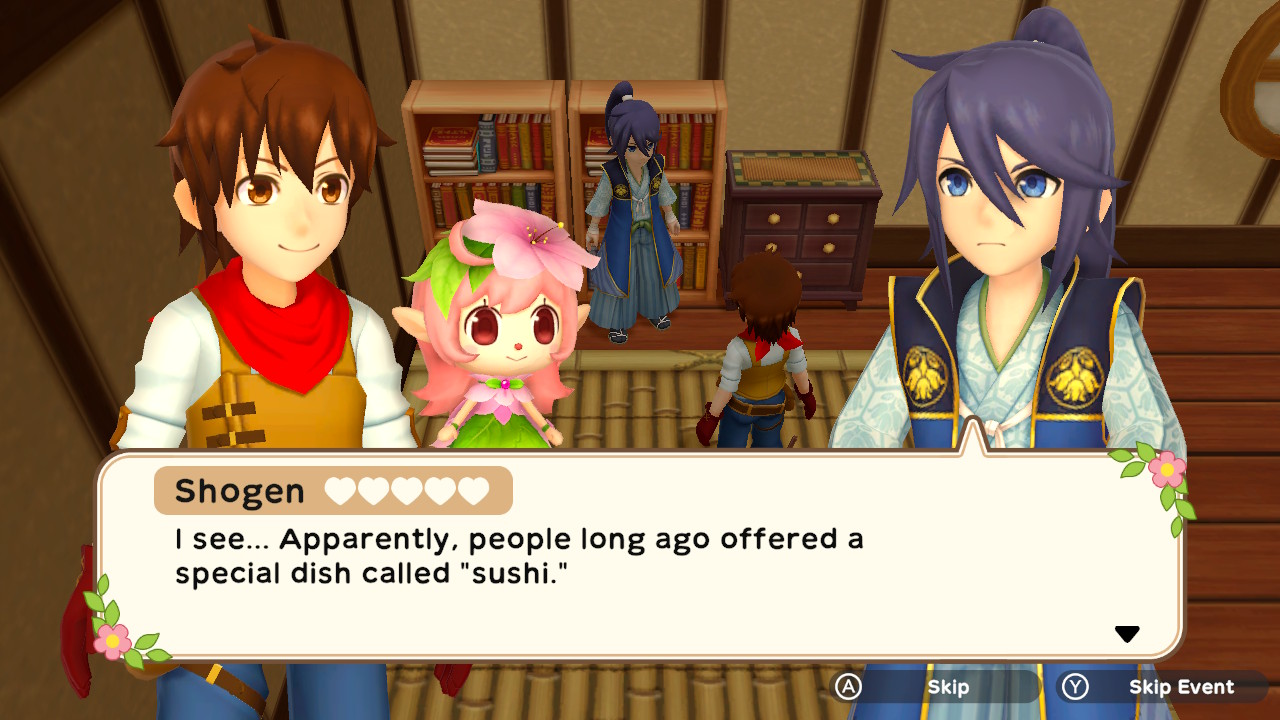Select the fourth heart icon
This screenshot has height=720, width=1280.
[x=439, y=490]
